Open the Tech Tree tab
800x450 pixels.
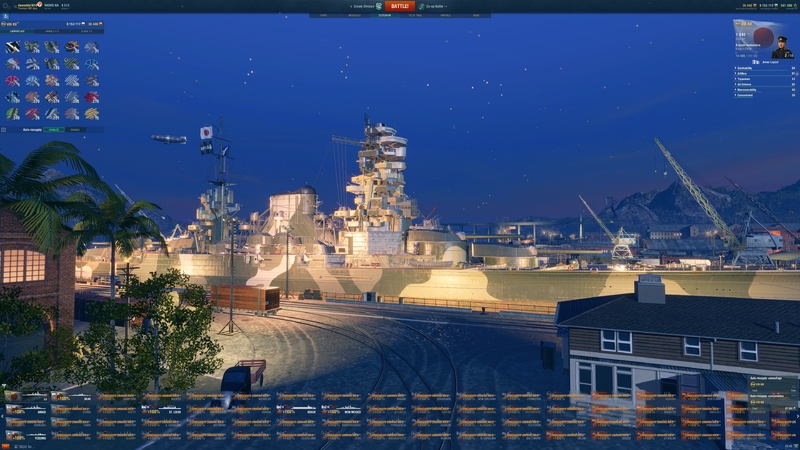(x=415, y=15)
